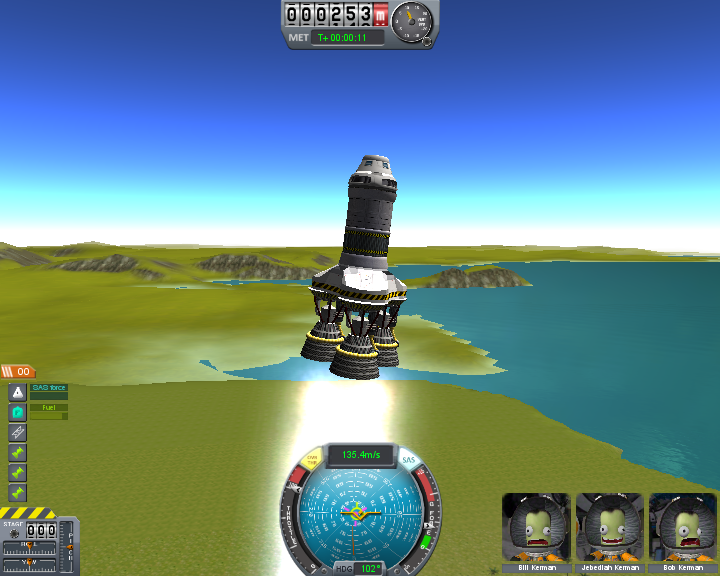The height and width of the screenshot is (576, 720).
Task: Select the SAS module staging icon
Action: point(17,393)
